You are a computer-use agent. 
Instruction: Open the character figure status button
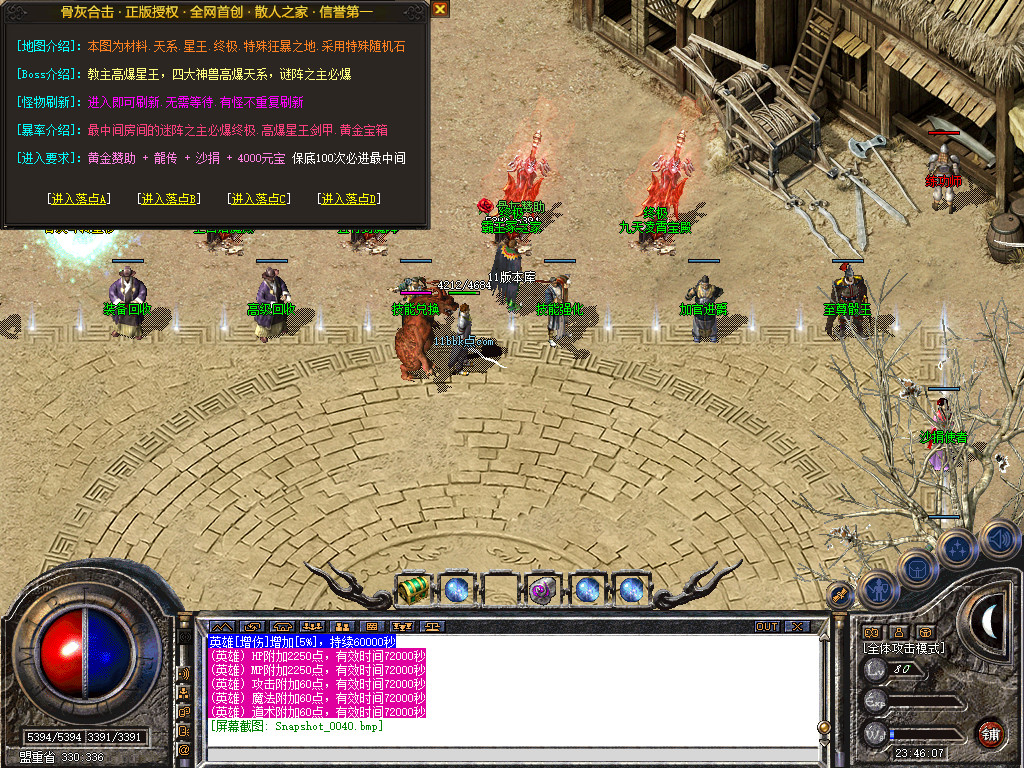[878, 589]
